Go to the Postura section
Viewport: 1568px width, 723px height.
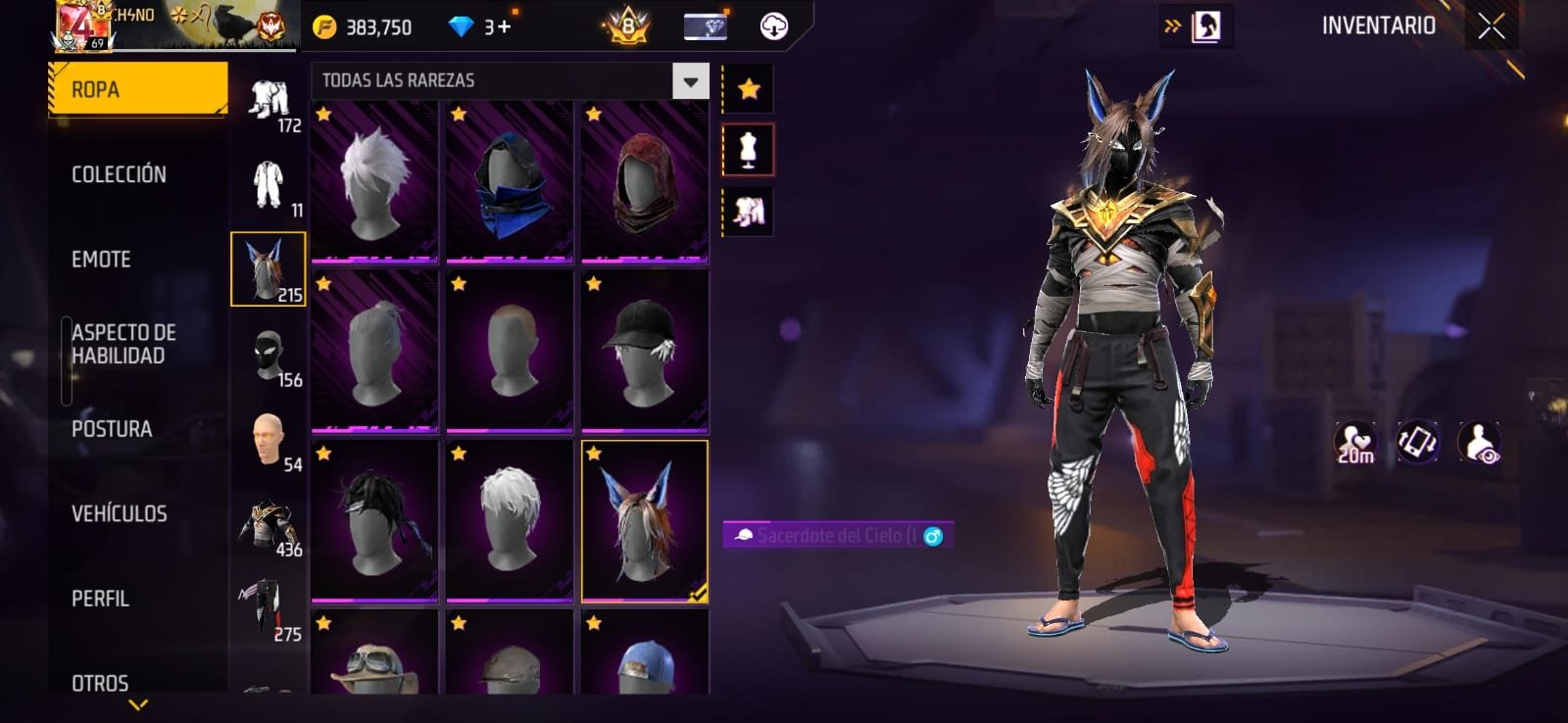112,429
